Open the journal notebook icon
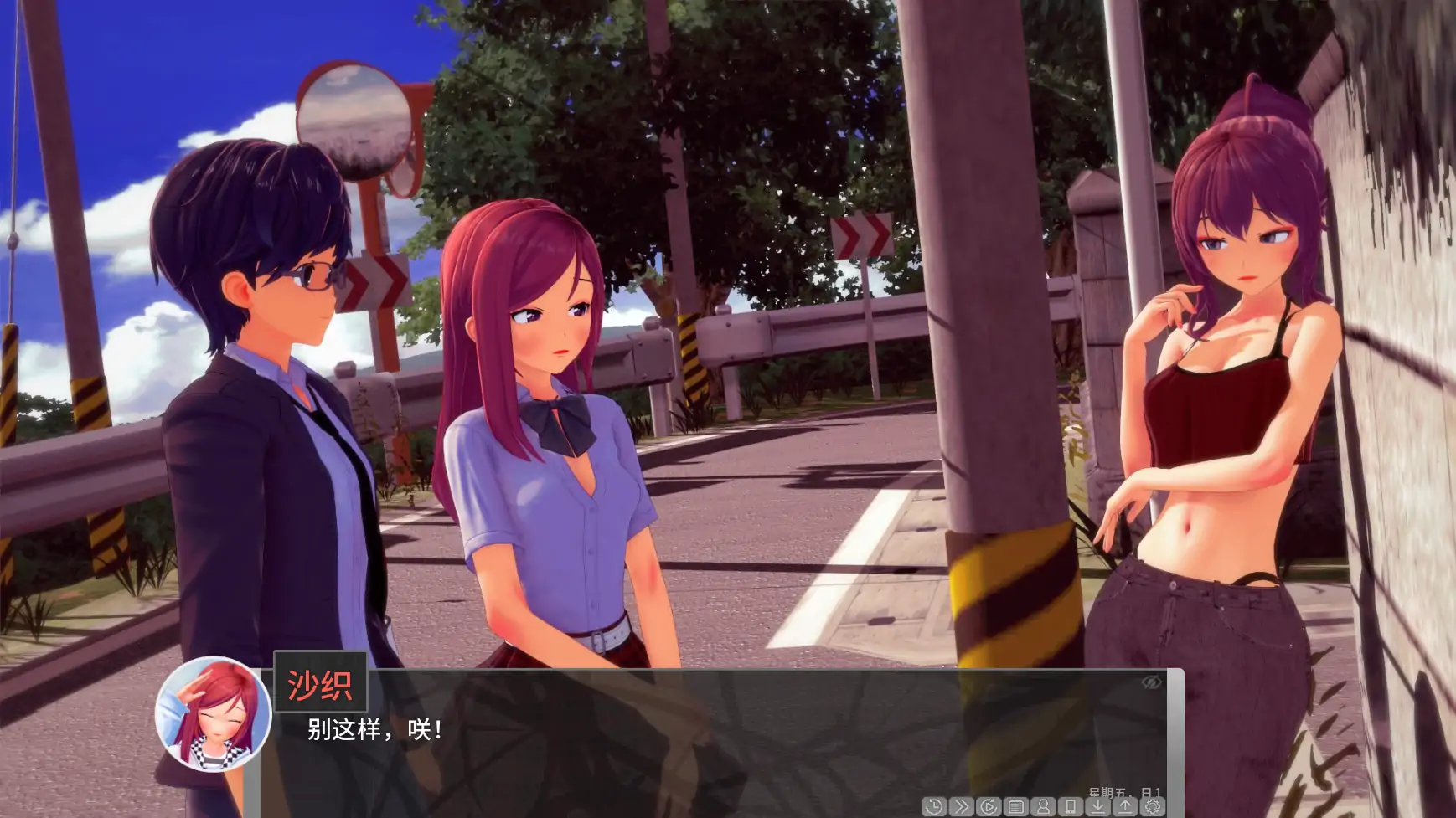 coord(1016,806)
